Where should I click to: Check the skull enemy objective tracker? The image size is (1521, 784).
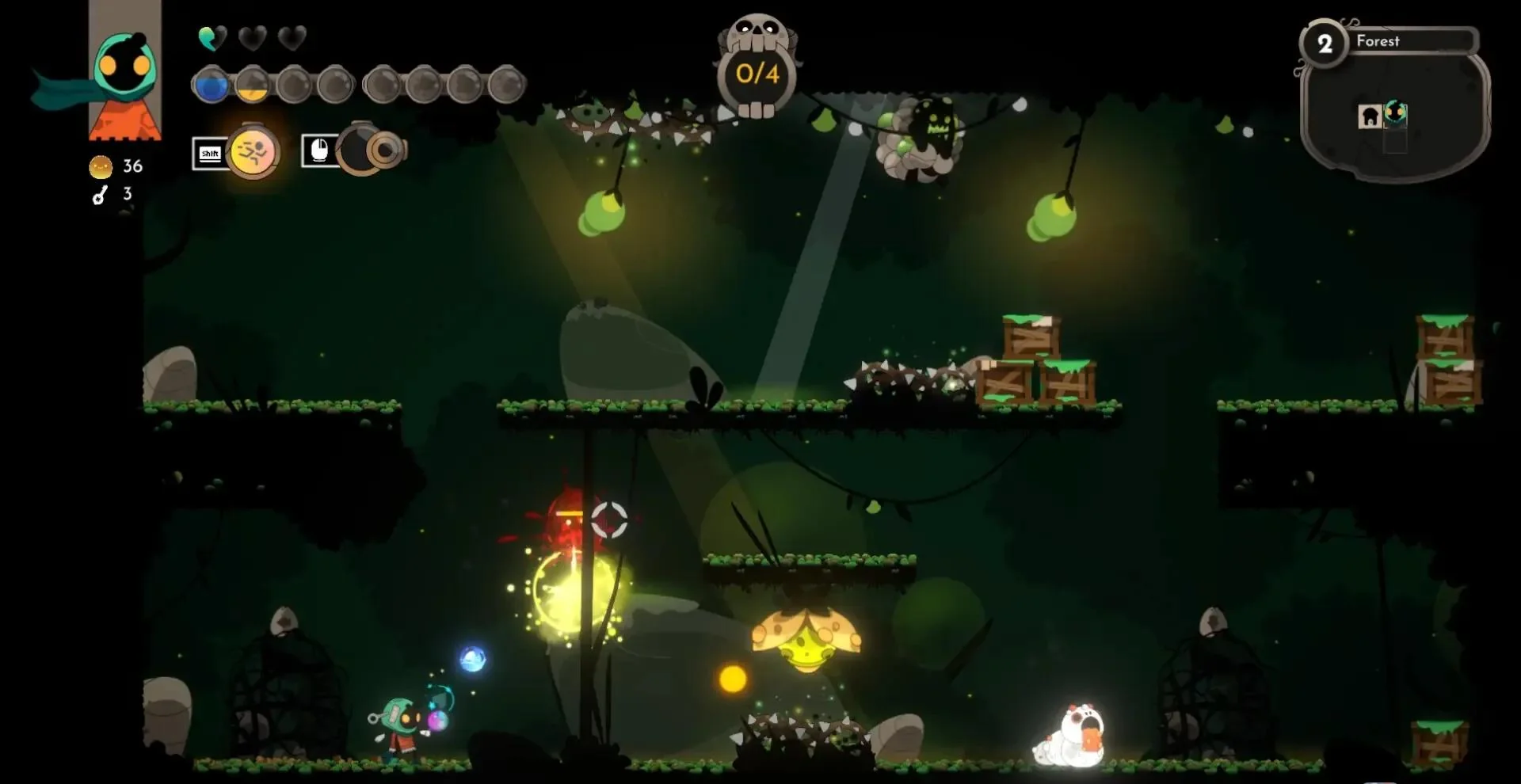[757, 69]
